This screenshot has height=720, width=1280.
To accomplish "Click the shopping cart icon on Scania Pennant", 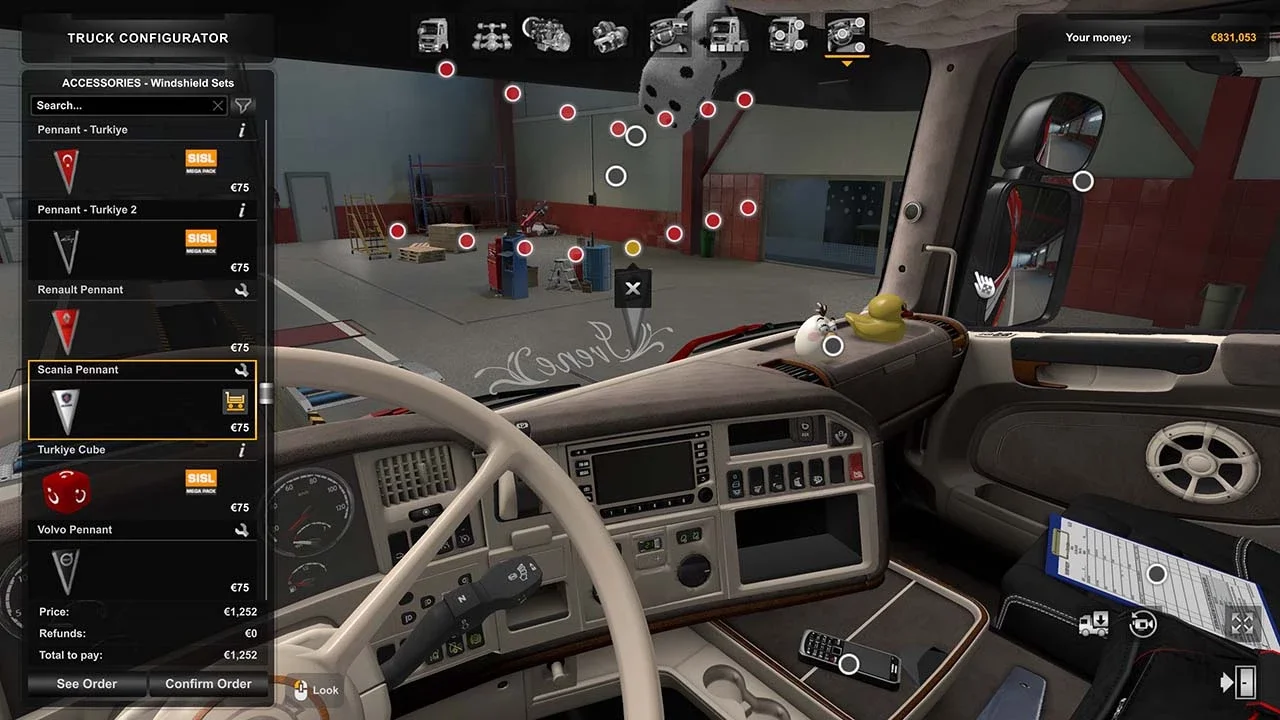I will tap(236, 400).
